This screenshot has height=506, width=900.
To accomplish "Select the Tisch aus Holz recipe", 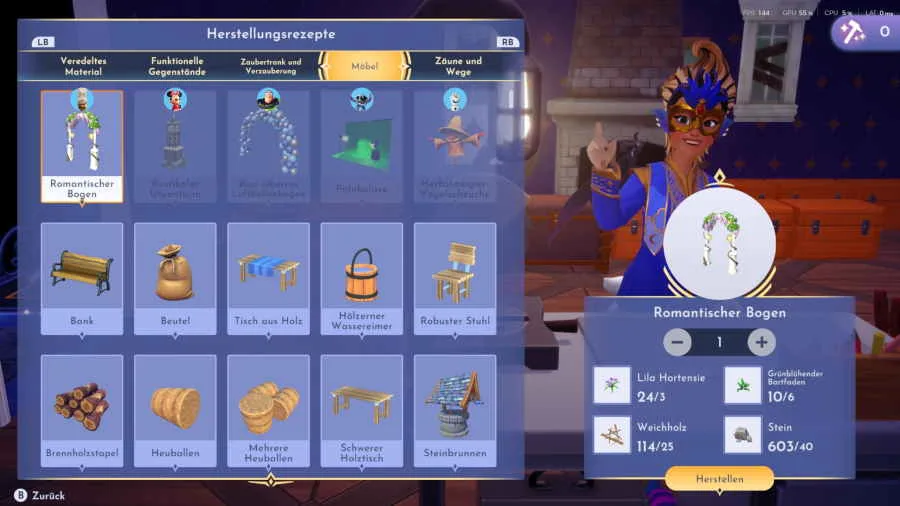I will click(x=268, y=278).
